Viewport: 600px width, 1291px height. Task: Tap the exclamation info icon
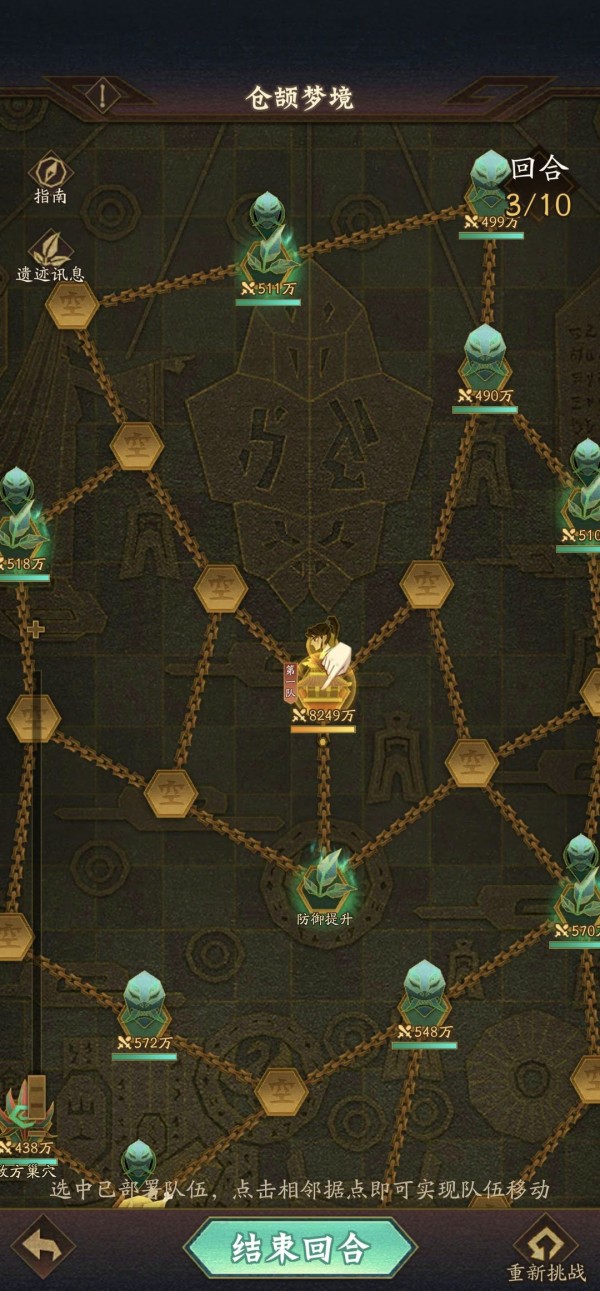tap(104, 96)
